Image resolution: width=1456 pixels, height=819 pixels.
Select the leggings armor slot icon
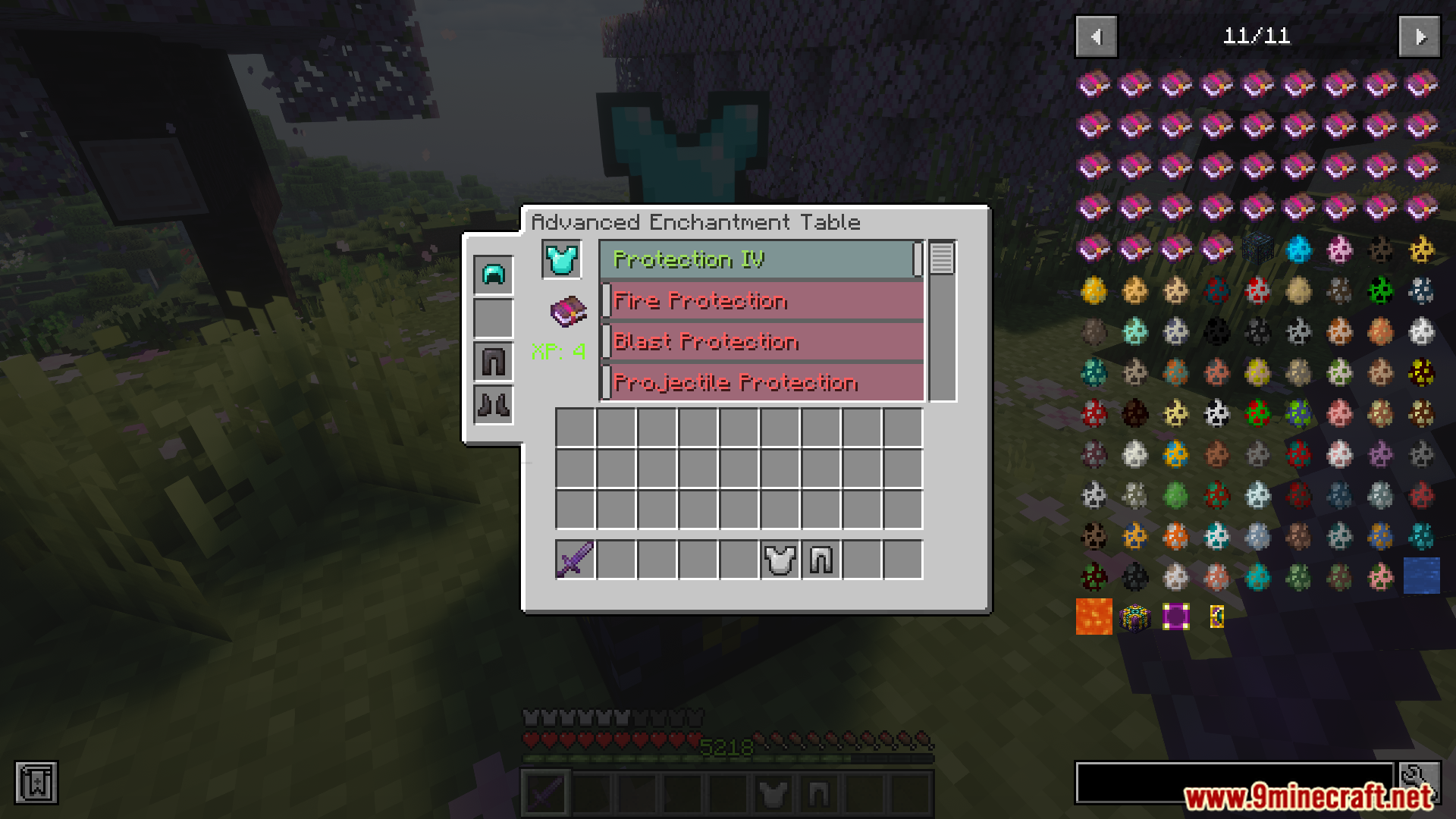491,361
